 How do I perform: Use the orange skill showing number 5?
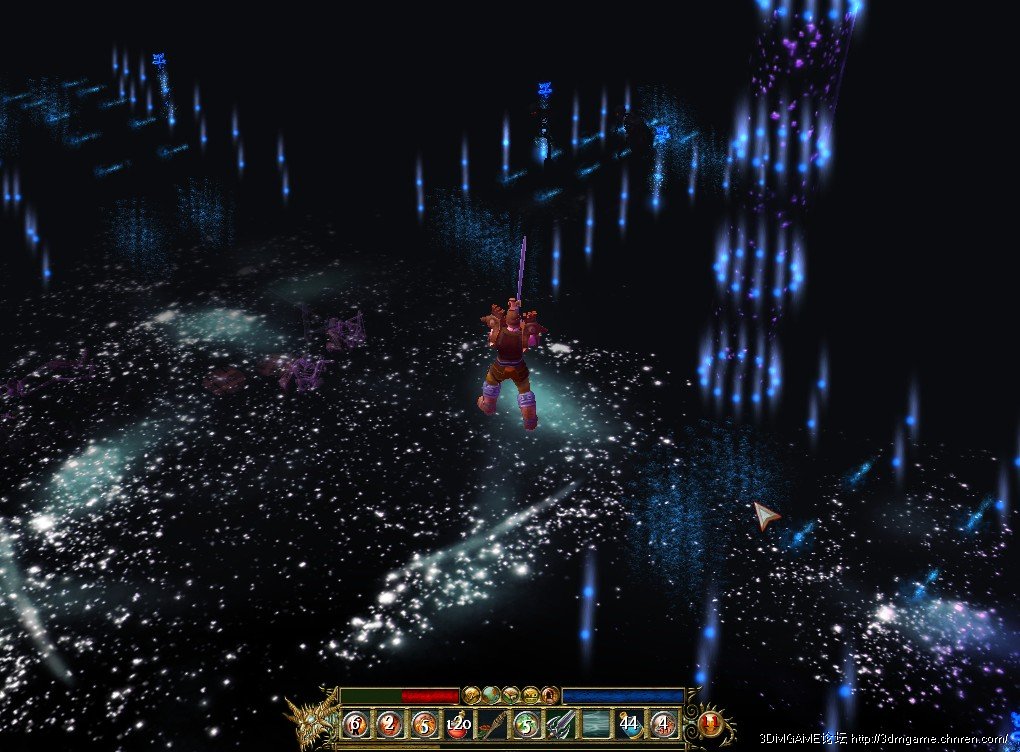point(424,723)
